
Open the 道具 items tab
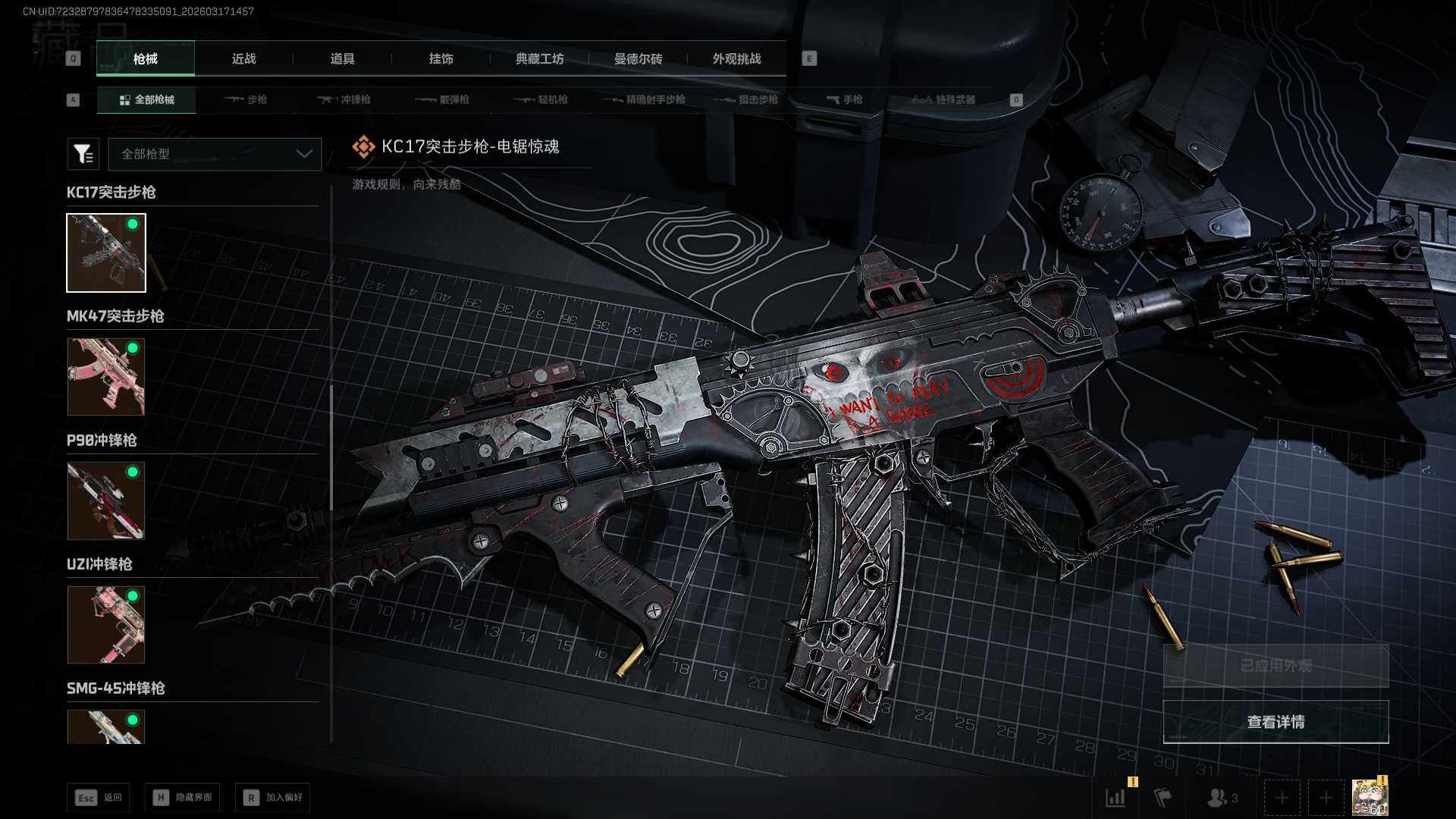click(x=342, y=58)
